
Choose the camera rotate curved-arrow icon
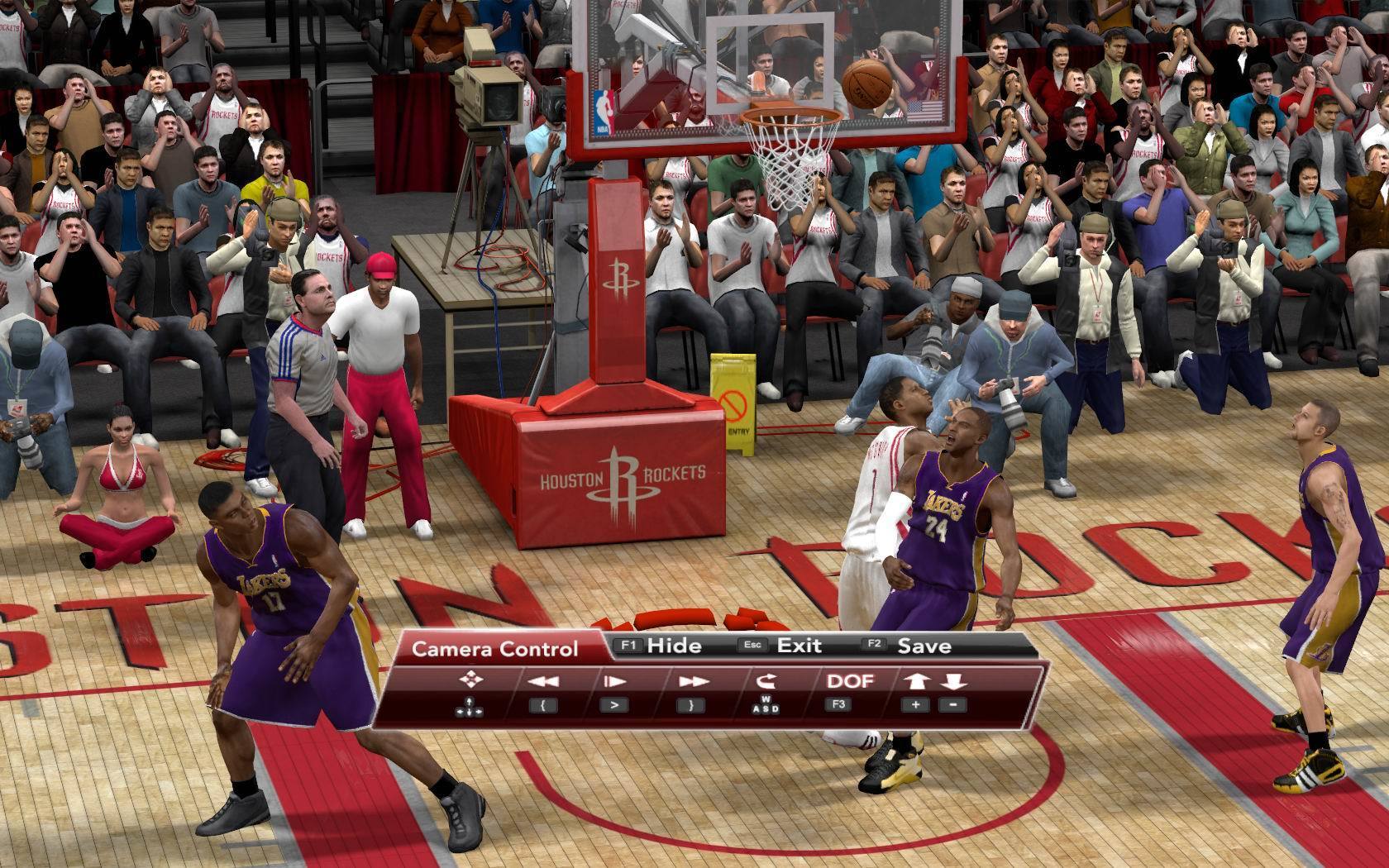766,681
